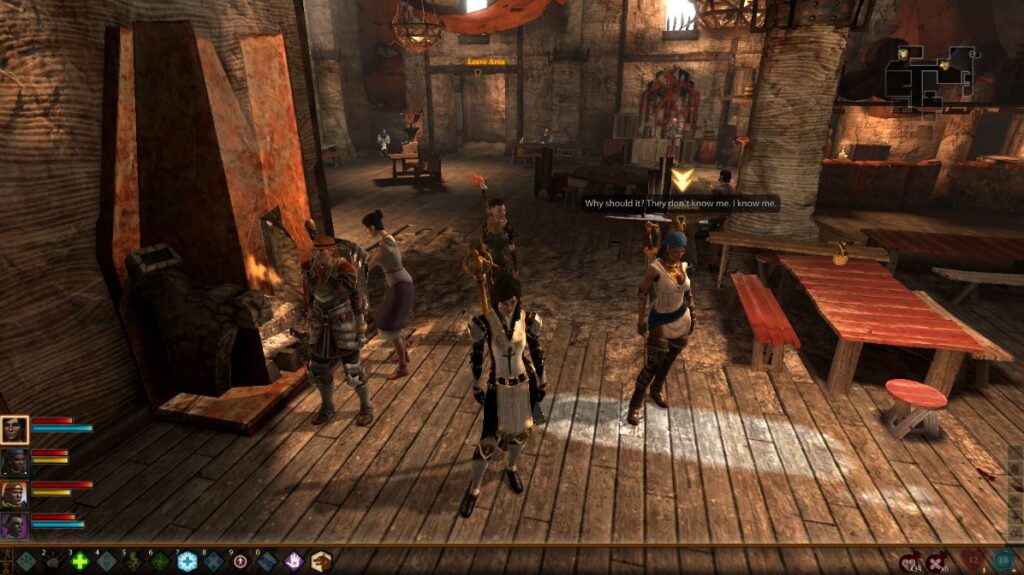The width and height of the screenshot is (1024, 575).
Task: Use the health potion with heart icon
Action: point(910,563)
